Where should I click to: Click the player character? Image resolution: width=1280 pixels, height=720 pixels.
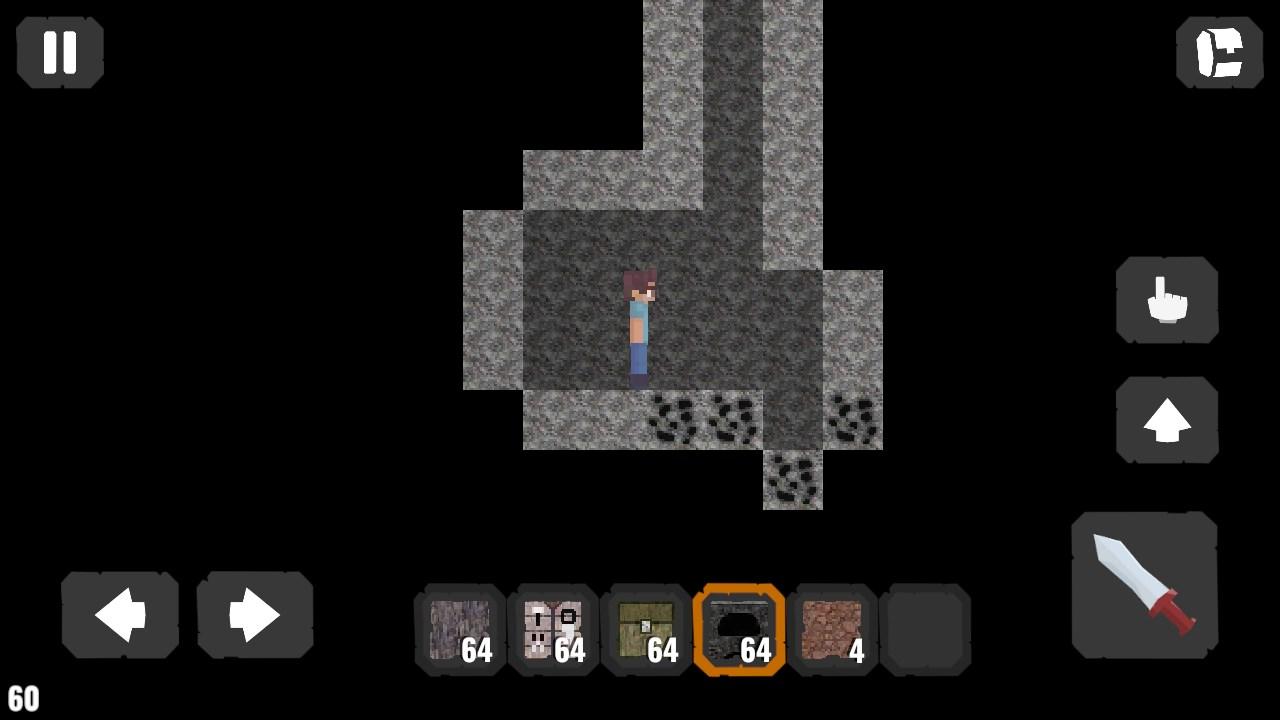click(641, 325)
